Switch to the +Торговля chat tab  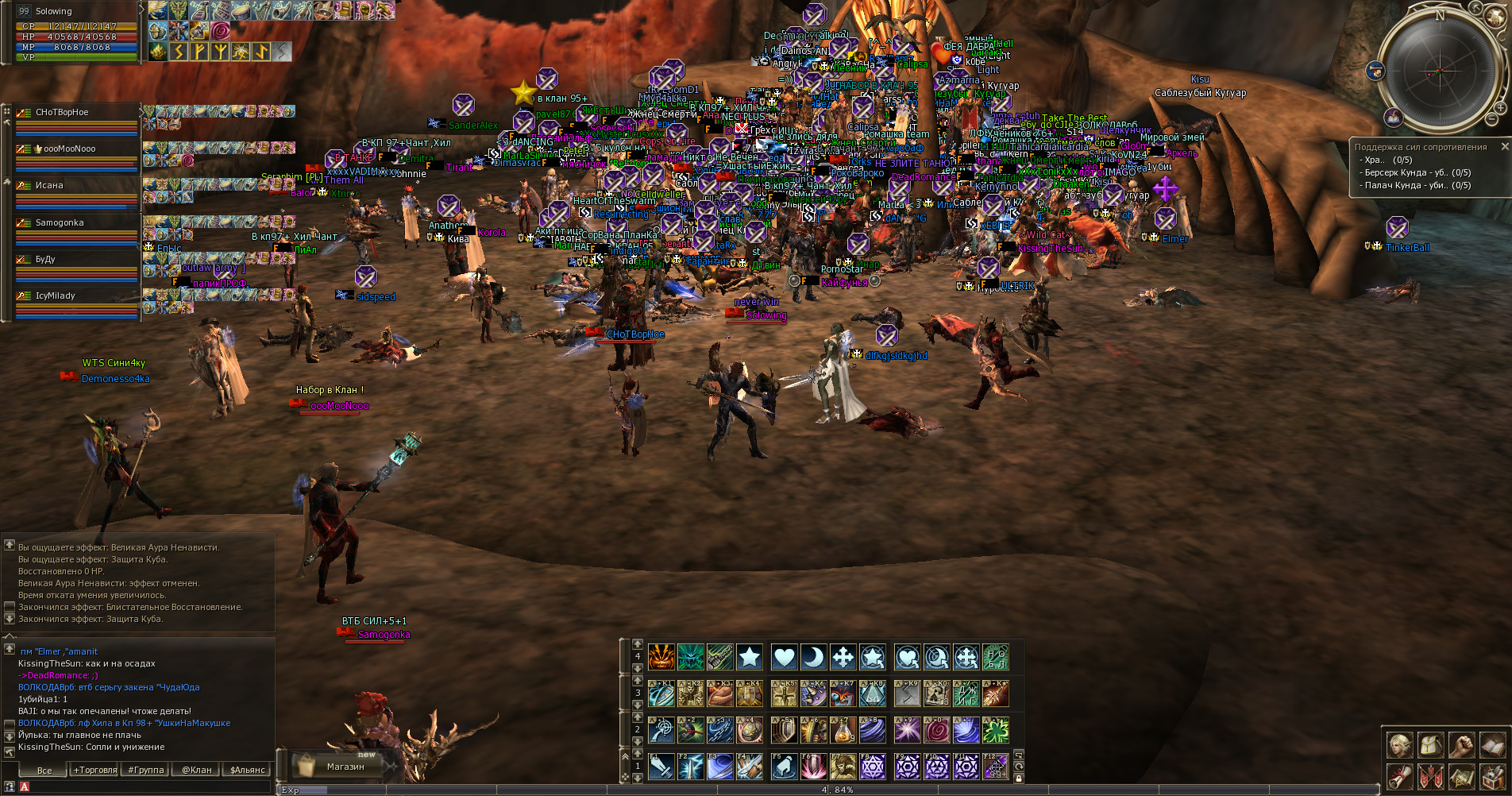point(95,770)
